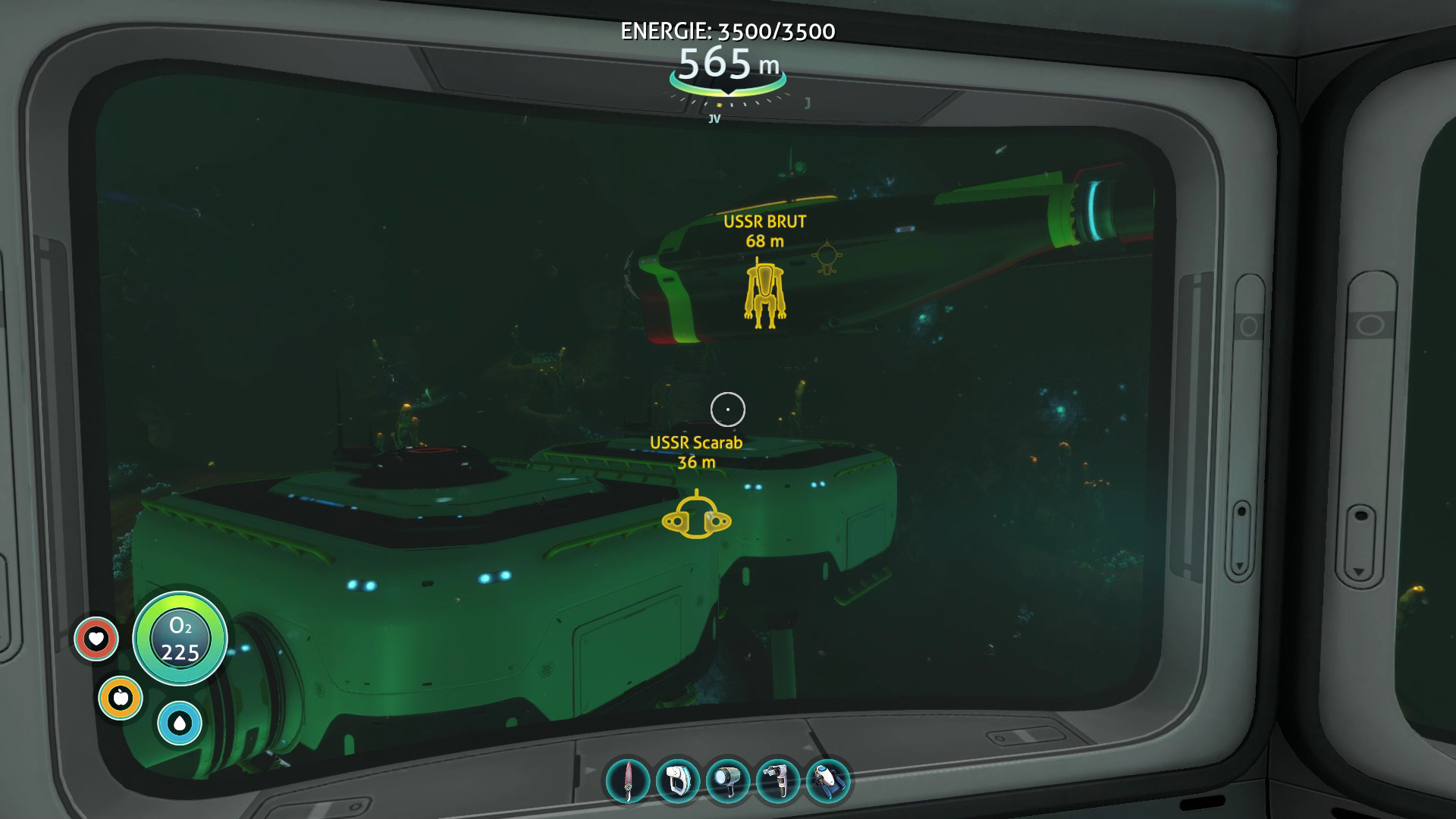
Task: Choose the flashlight hotbar slot
Action: pos(728,781)
